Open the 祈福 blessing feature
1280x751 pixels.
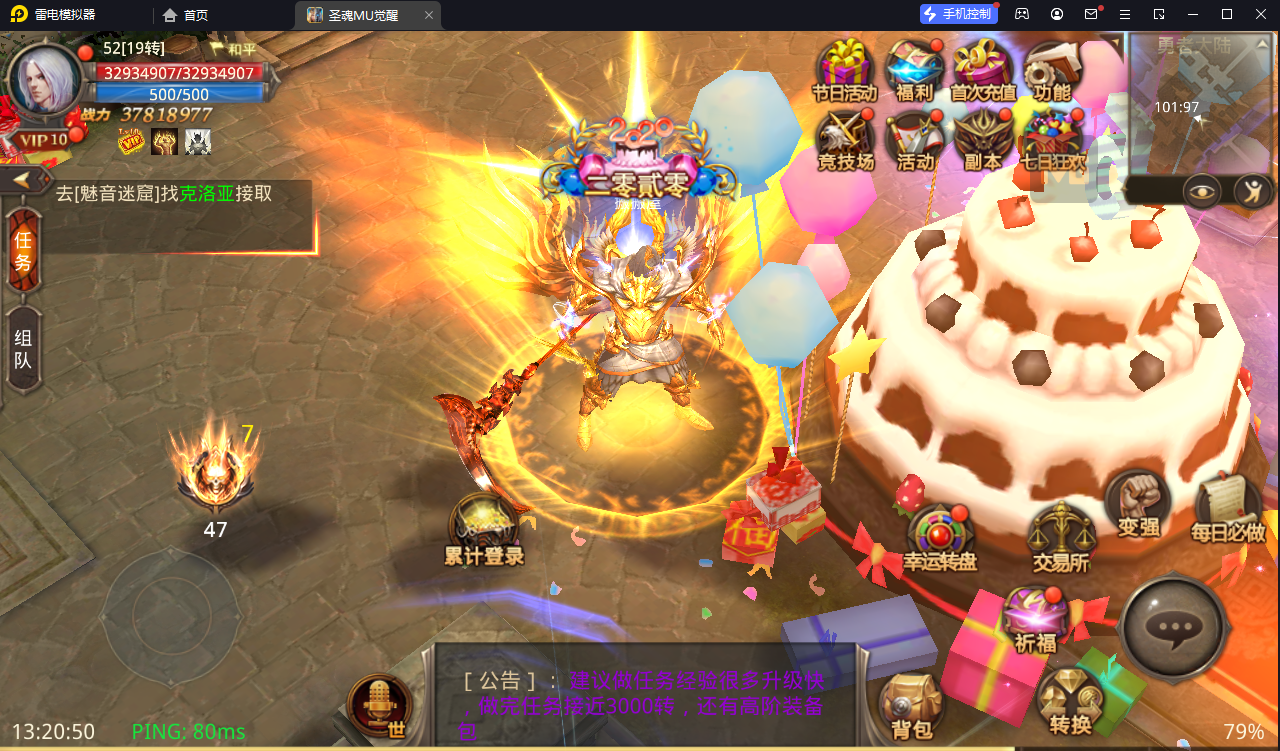[1037, 615]
